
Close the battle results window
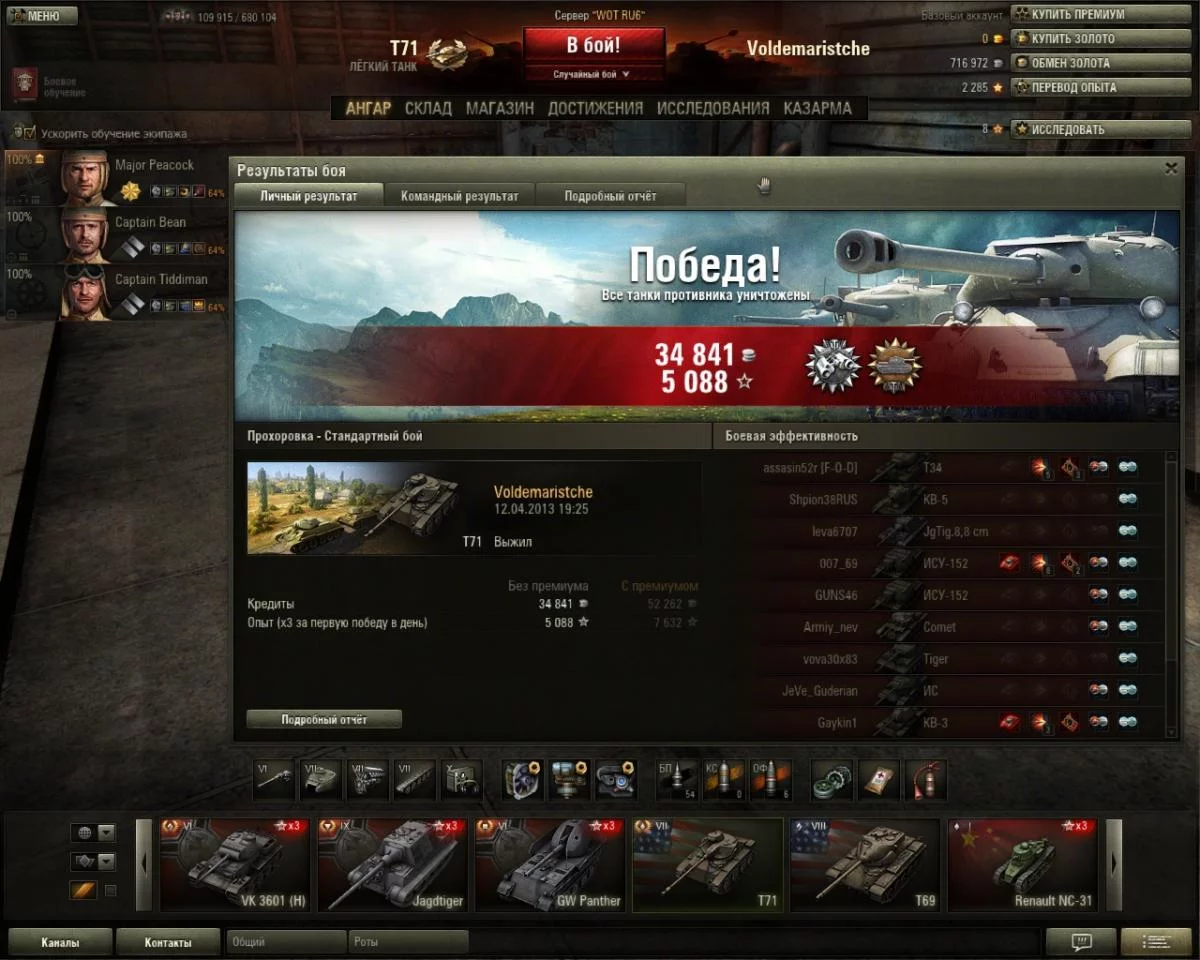[1171, 169]
